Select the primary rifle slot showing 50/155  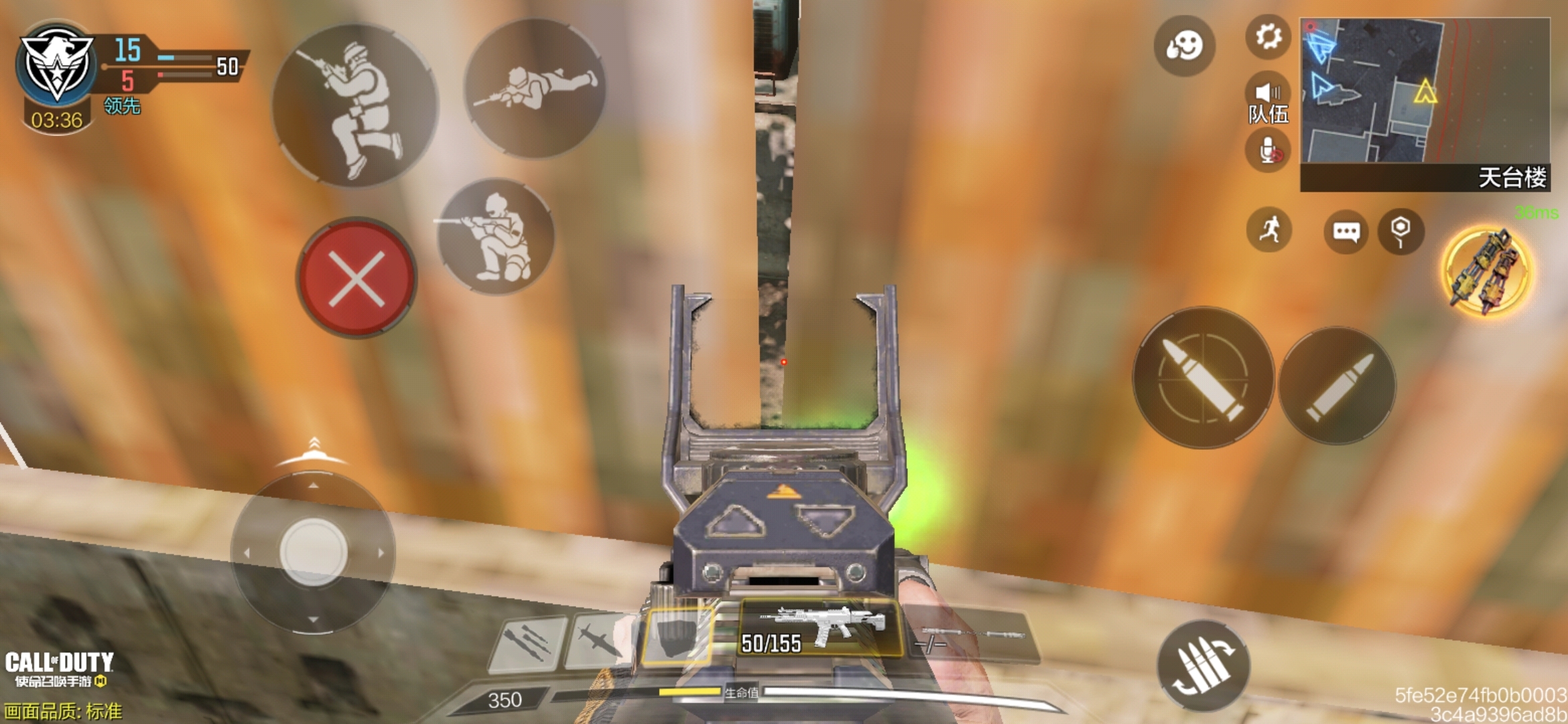(820, 628)
